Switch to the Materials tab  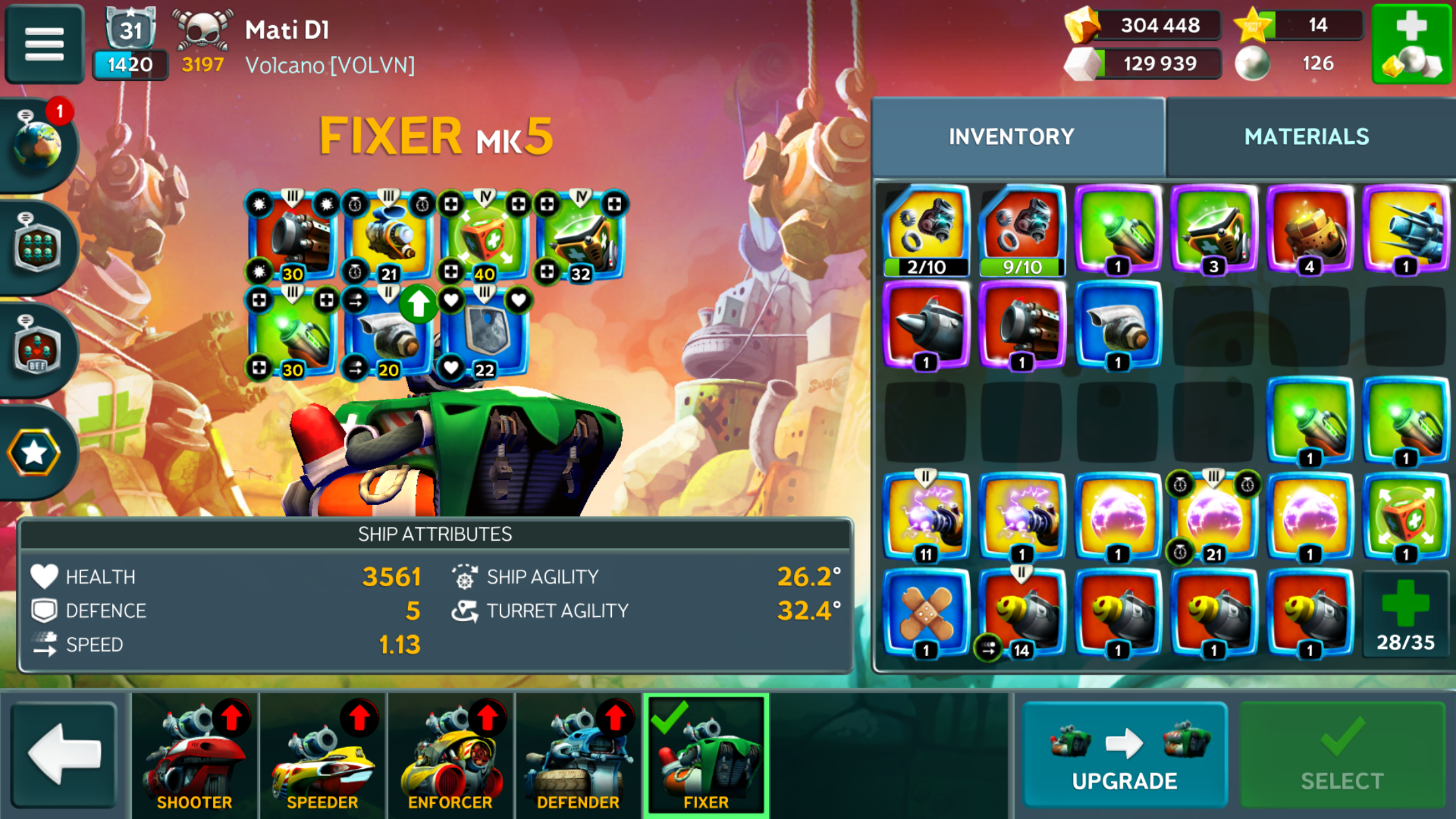[x=1306, y=136]
